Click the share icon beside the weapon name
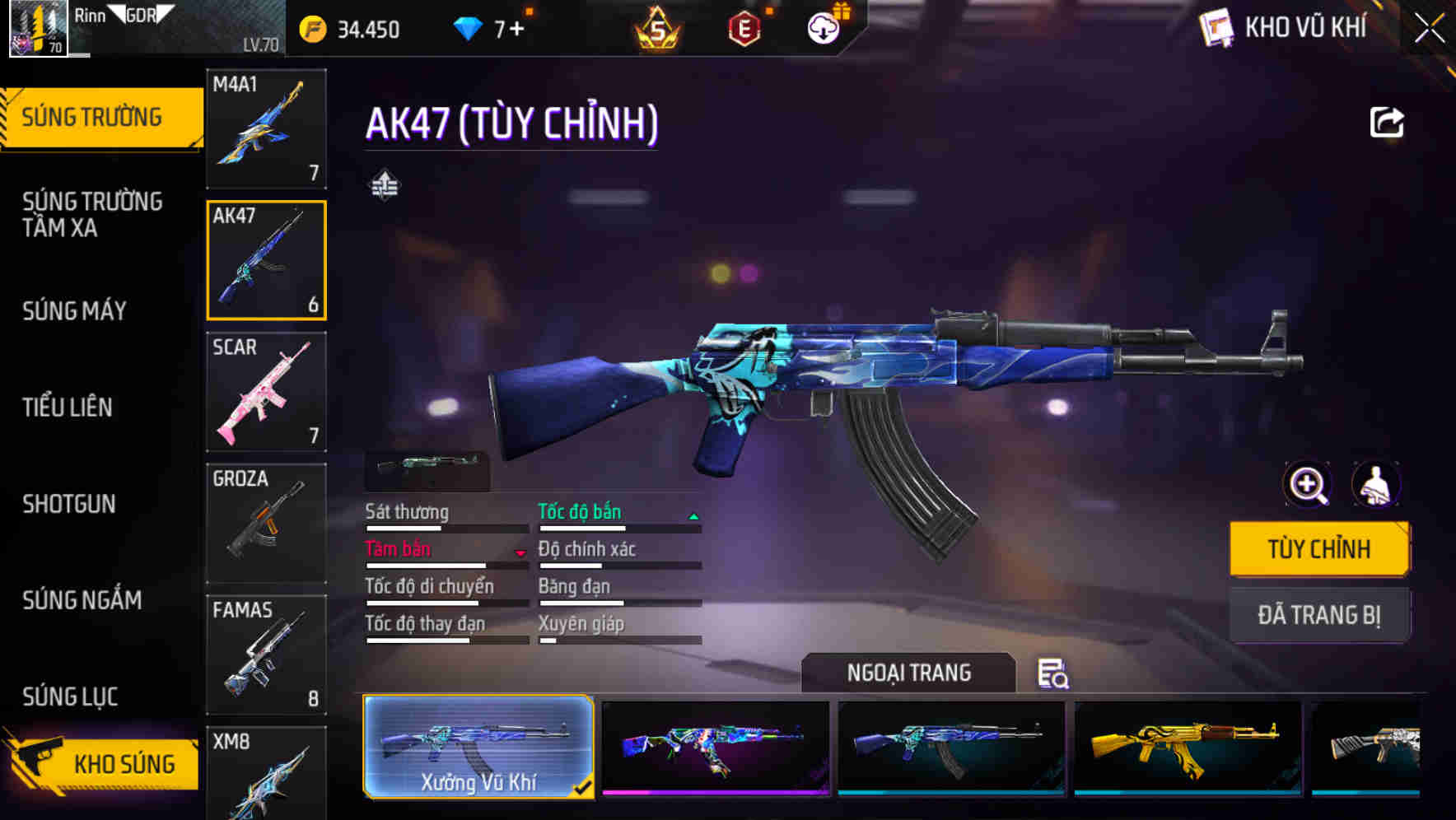 [x=1388, y=121]
